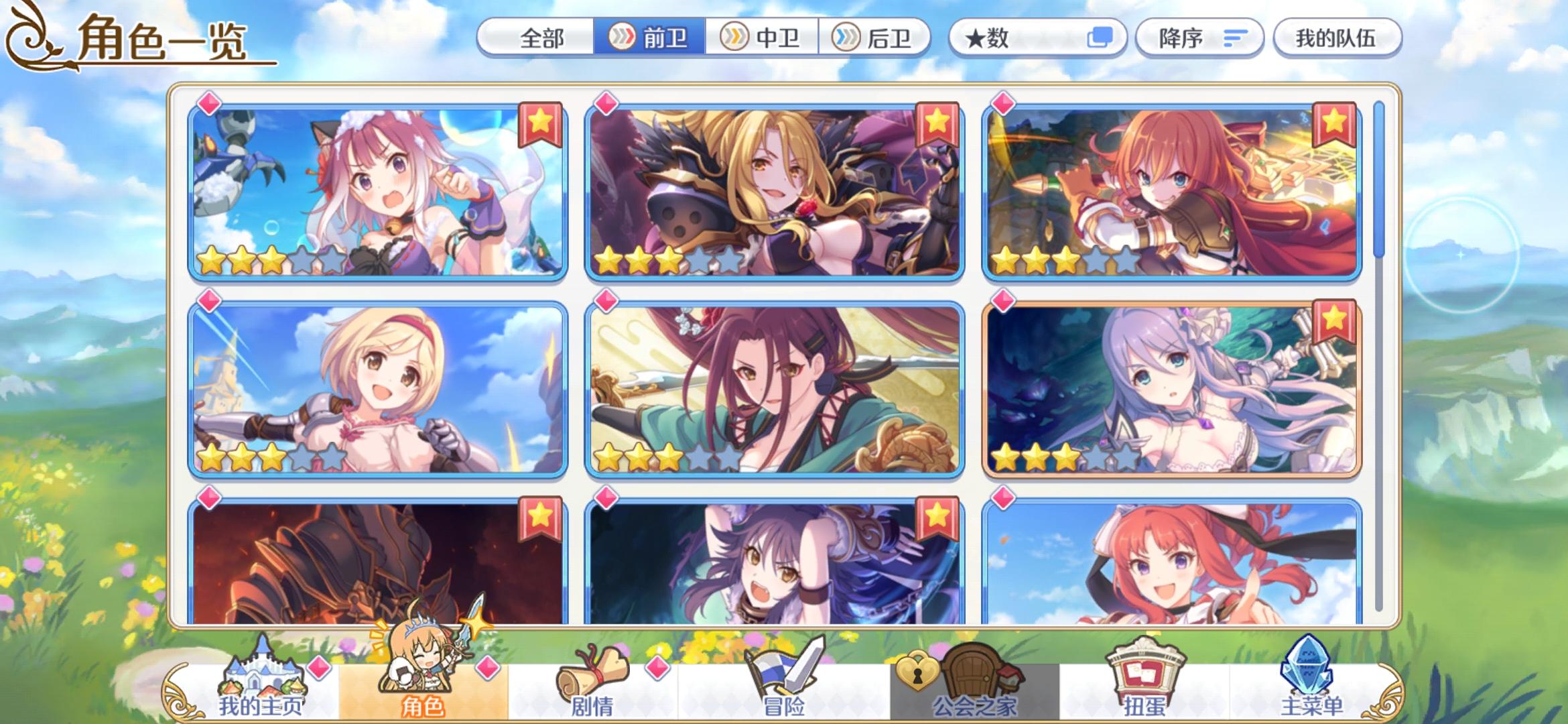Click the sort-lines icon inside 降序 button
Viewport: 1568px width, 724px height.
point(1235,38)
